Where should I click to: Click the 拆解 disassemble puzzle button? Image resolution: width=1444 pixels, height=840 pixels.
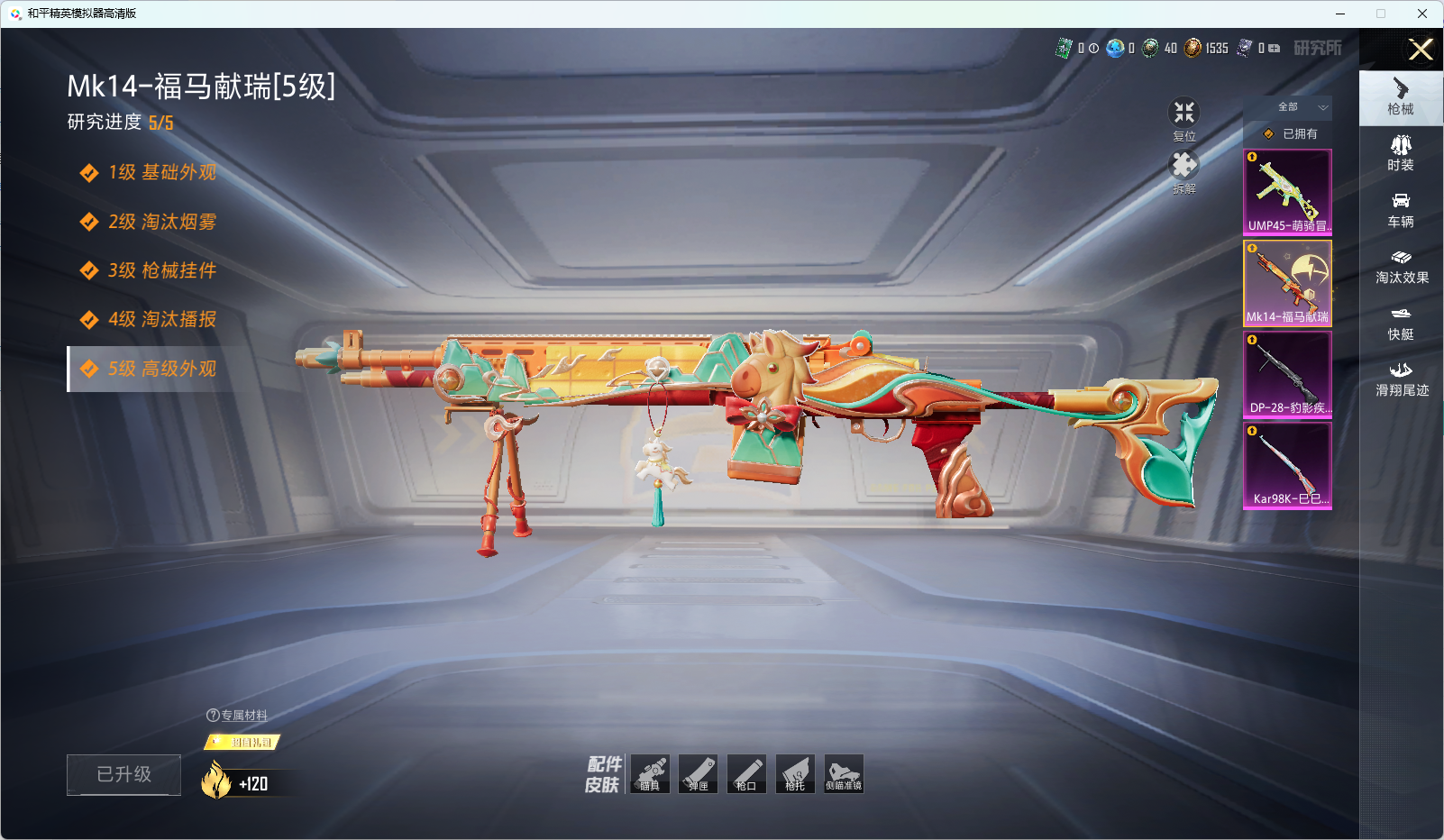[x=1184, y=171]
